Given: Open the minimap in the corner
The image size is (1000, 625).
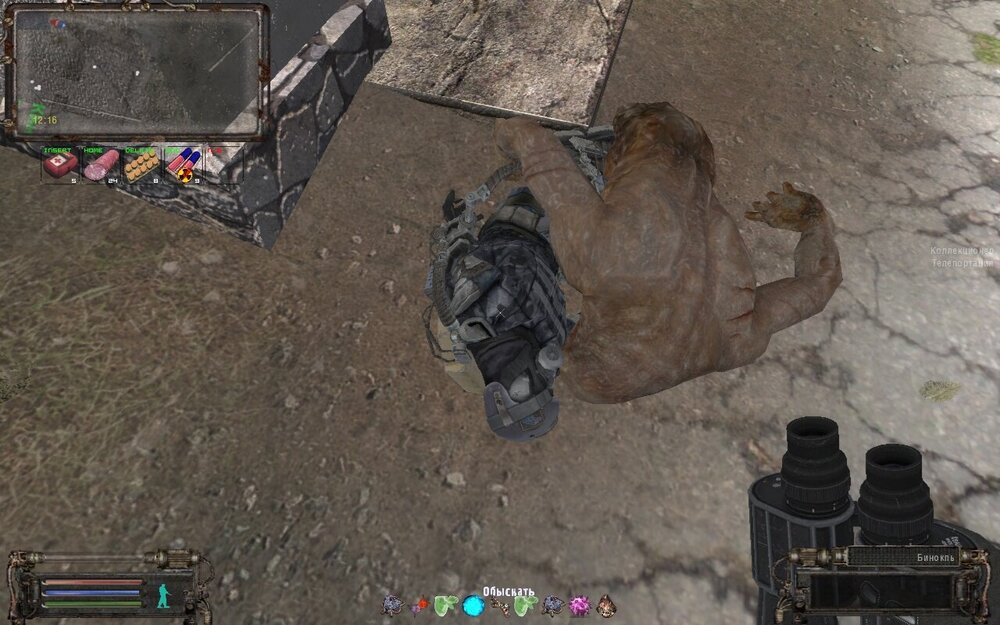Looking at the screenshot, I should pyautogui.click(x=137, y=72).
